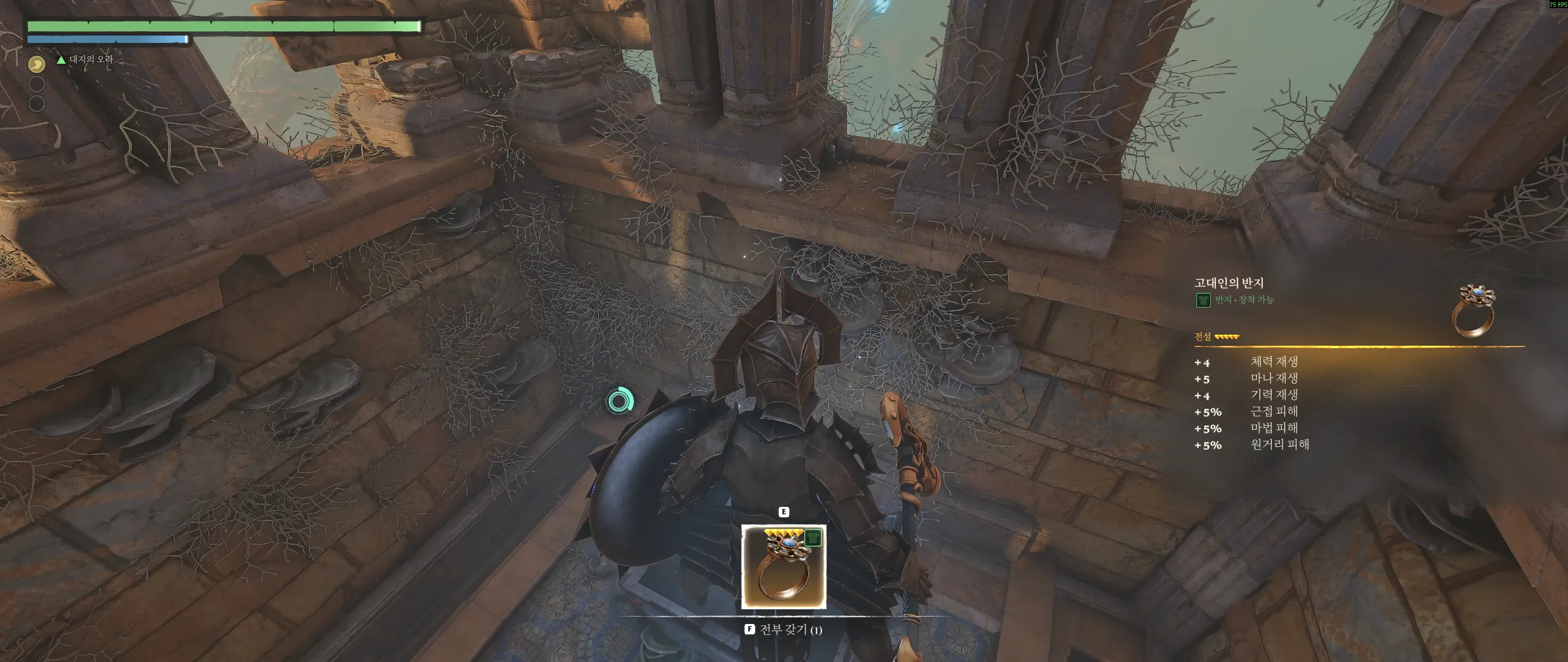Click the 전부 갖기 take-all button
Viewport: 1568px width, 662px height.
click(x=783, y=630)
